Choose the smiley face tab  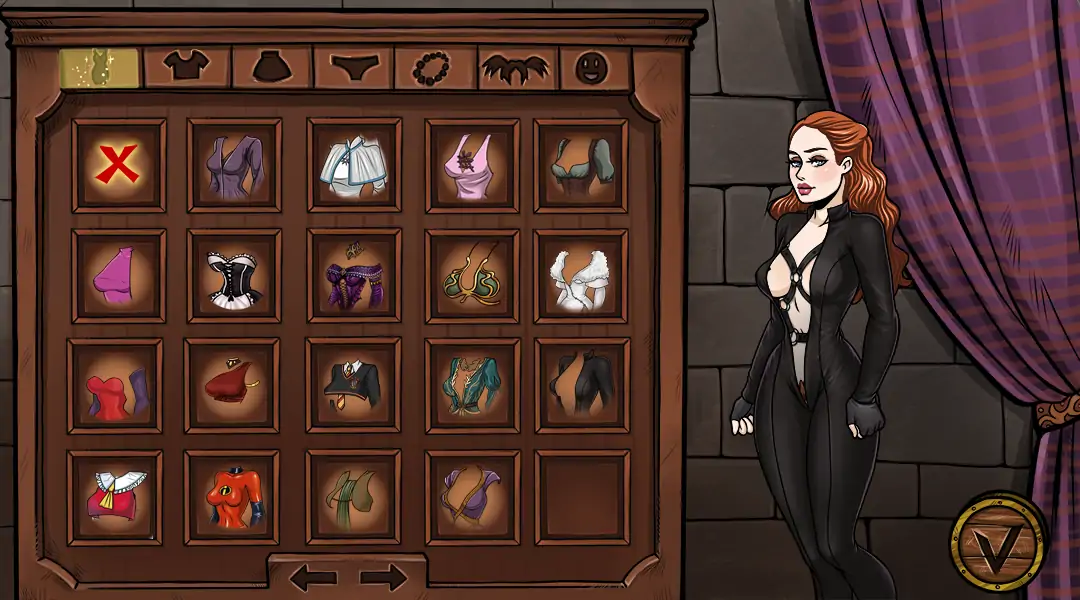pos(594,67)
